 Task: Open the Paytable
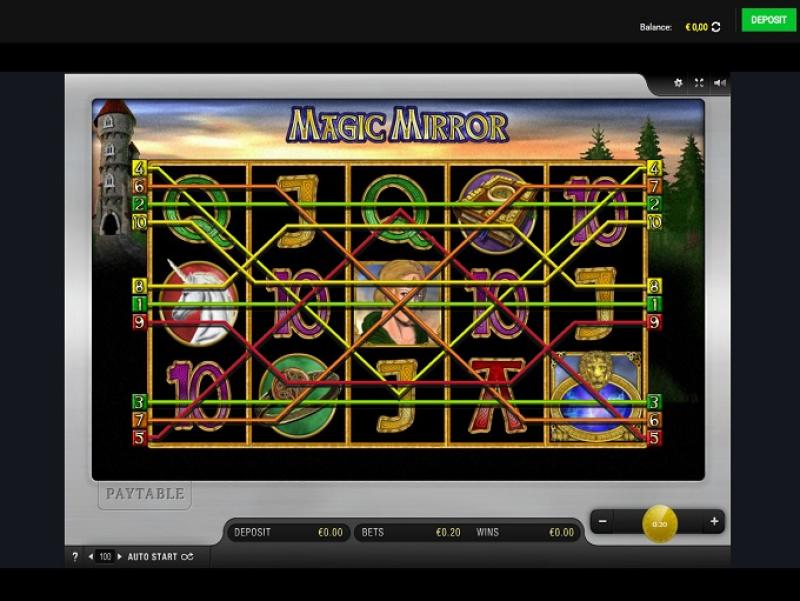145,494
